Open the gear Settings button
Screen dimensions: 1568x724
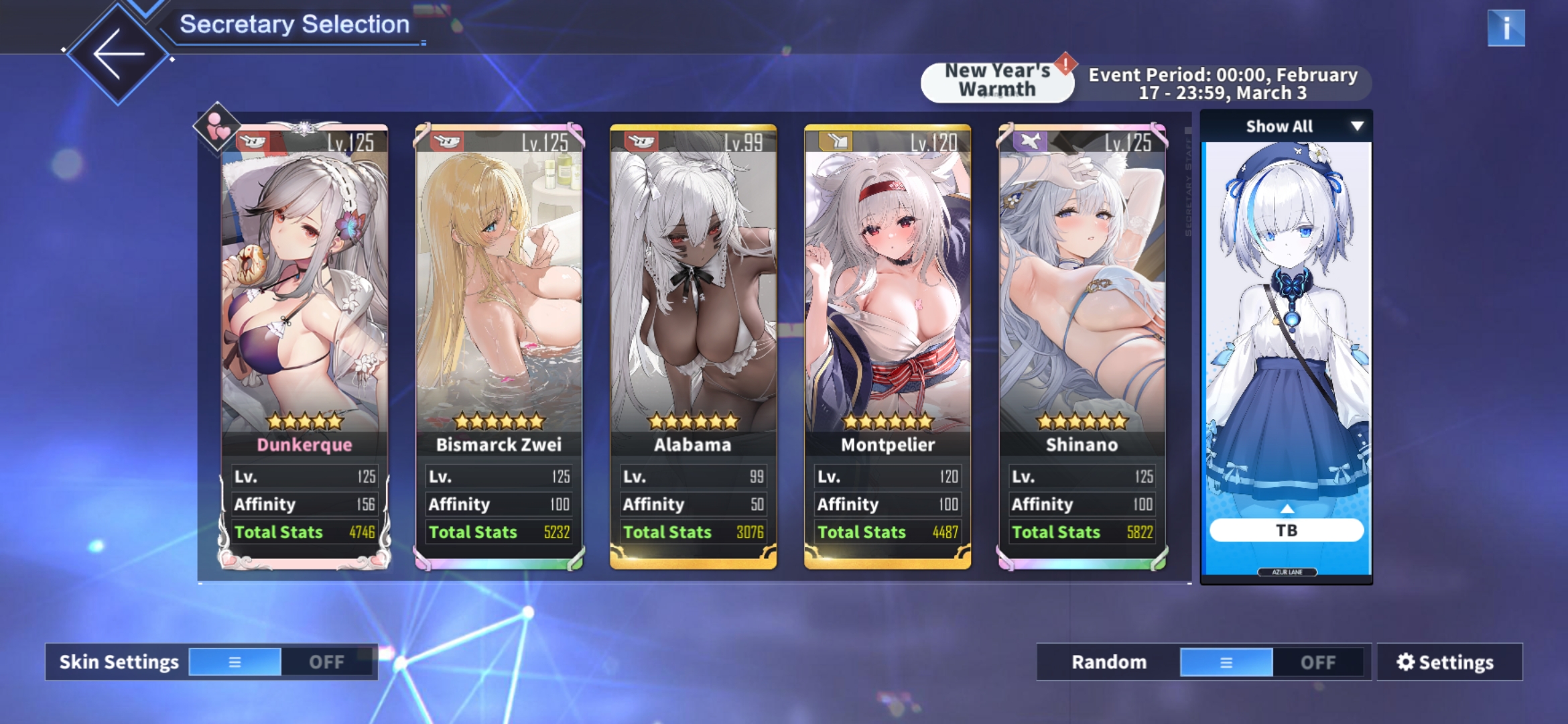click(x=1449, y=662)
